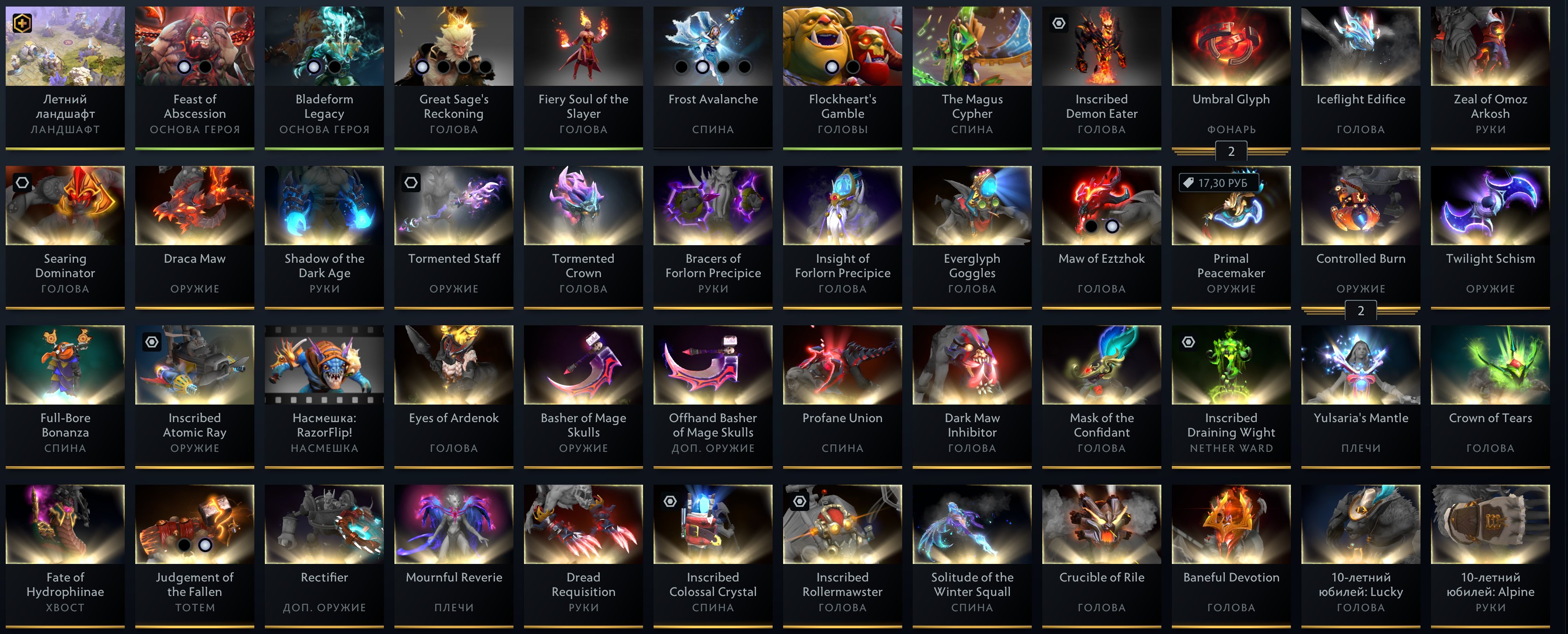Screen dimensions: 1568x634
Task: Click the gem icon on Inscribed Colossal Crystal
Action: tap(670, 500)
